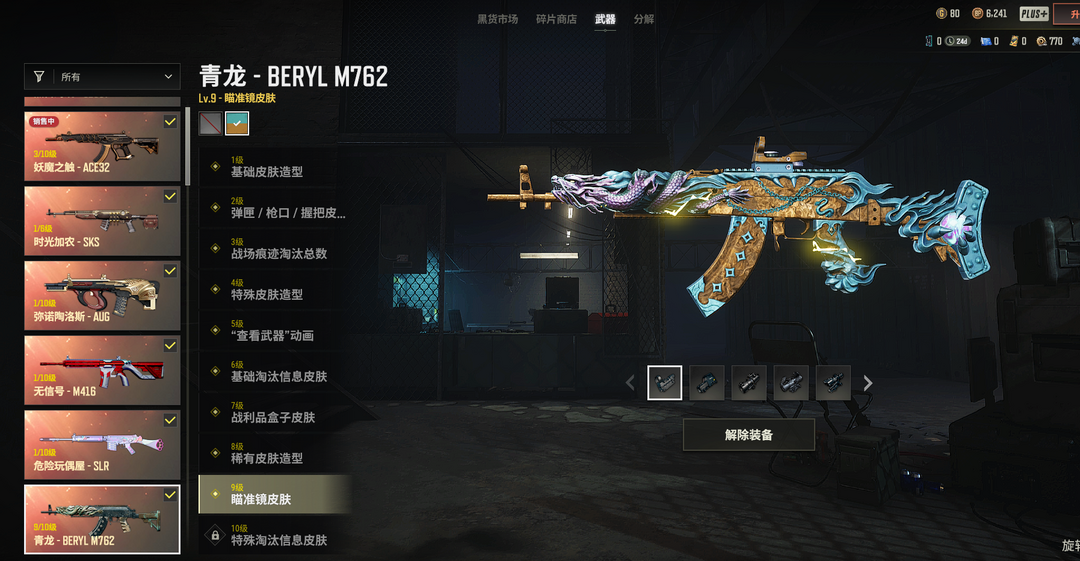Choose the 时光加农 - SKS skin
This screenshot has width=1080, height=561.
pyautogui.click(x=102, y=220)
